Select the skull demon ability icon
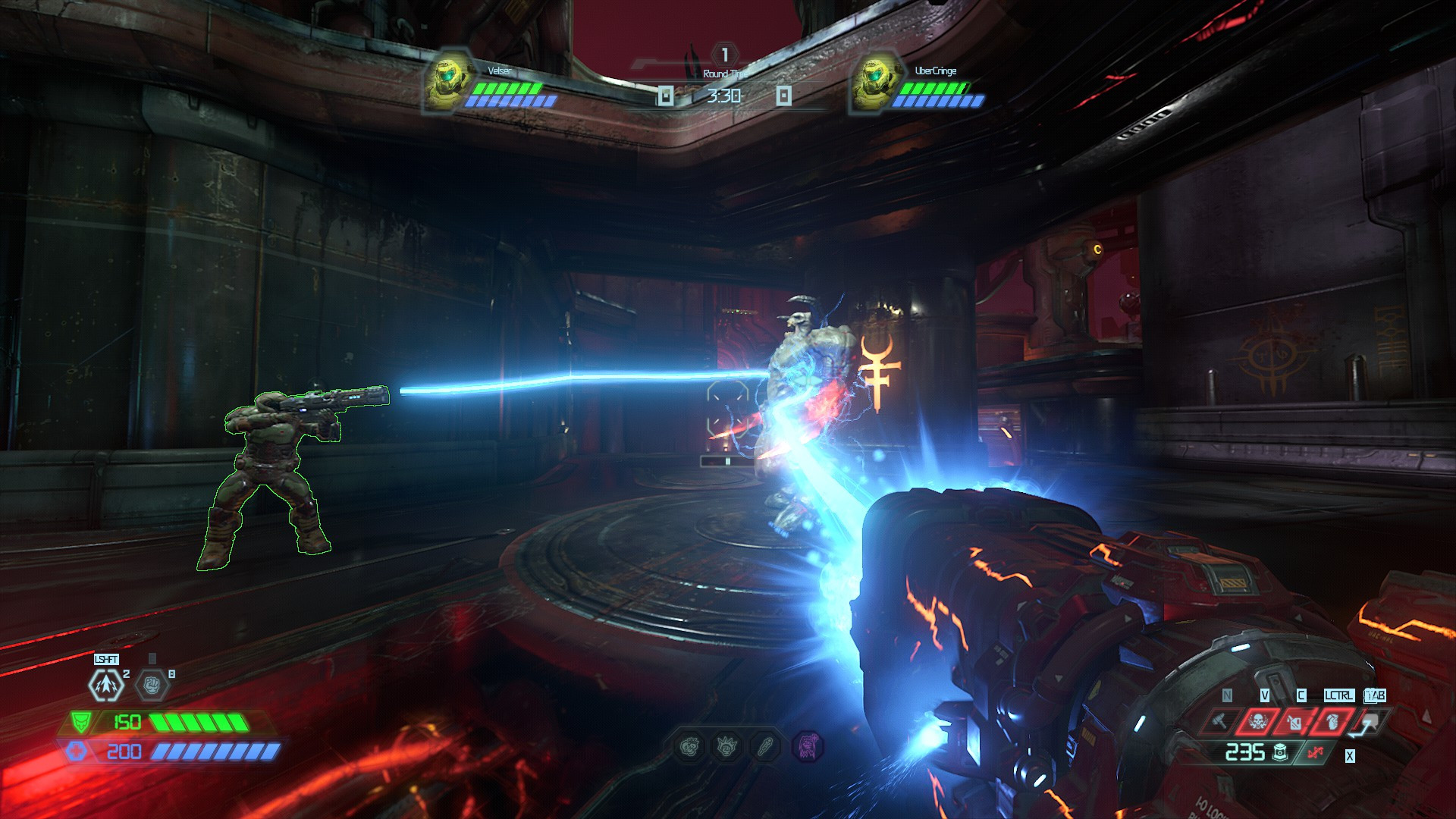 pos(691,747)
